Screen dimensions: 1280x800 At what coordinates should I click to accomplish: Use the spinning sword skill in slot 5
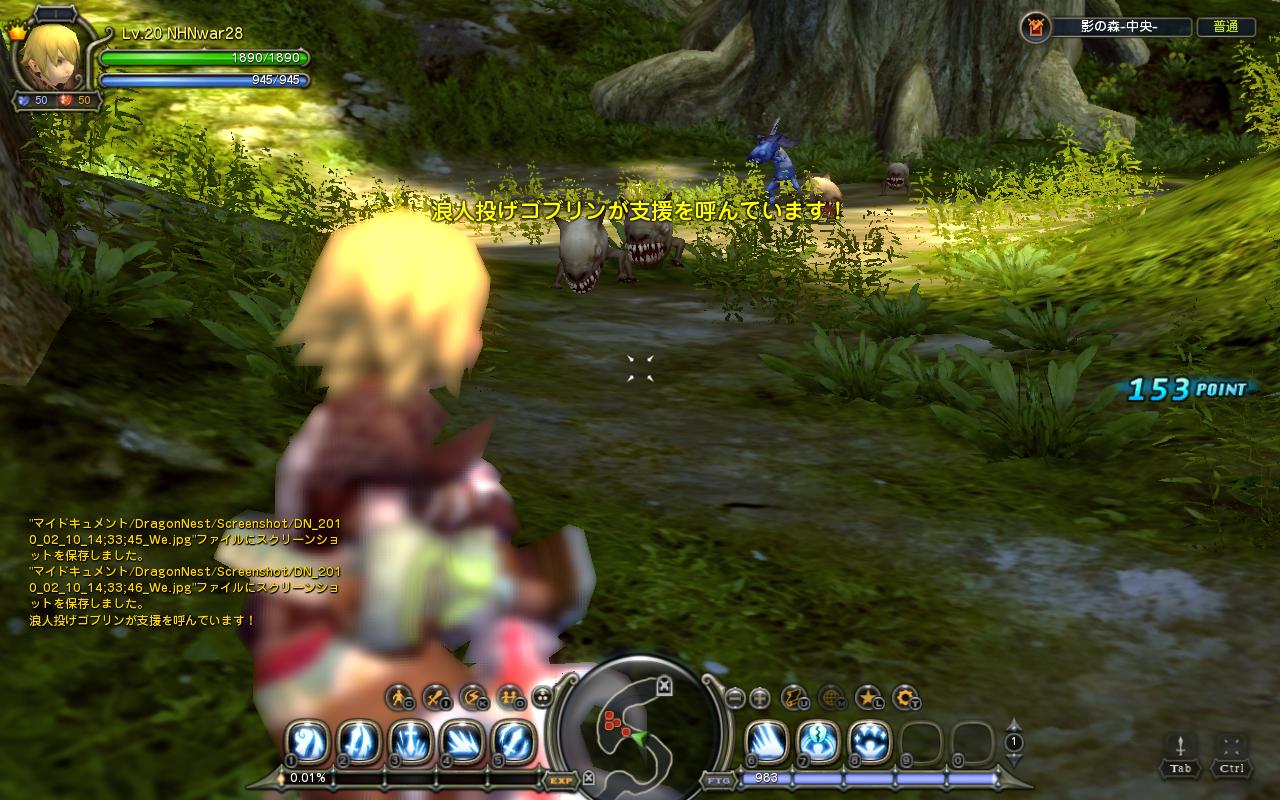(x=513, y=741)
